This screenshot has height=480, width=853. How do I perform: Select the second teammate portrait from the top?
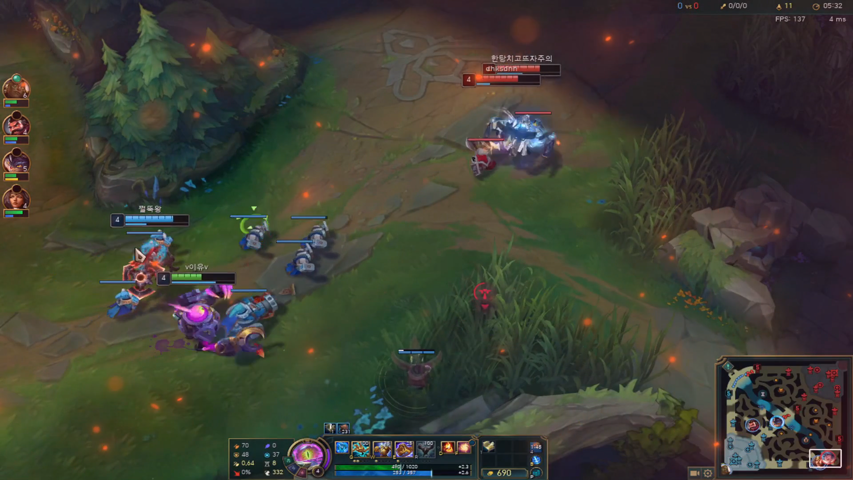(16, 125)
